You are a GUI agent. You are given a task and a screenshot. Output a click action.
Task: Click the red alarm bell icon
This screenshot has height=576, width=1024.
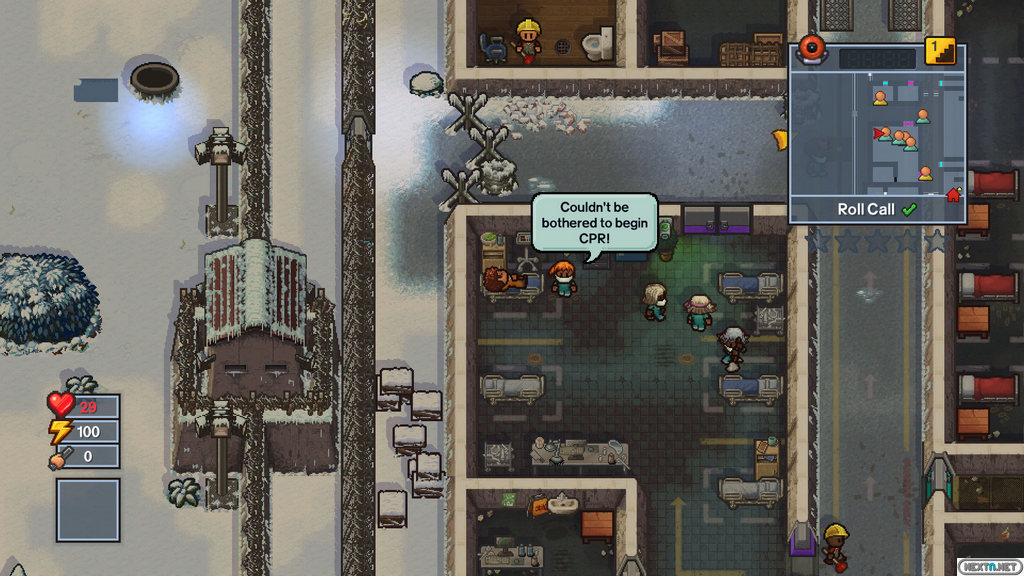811,50
